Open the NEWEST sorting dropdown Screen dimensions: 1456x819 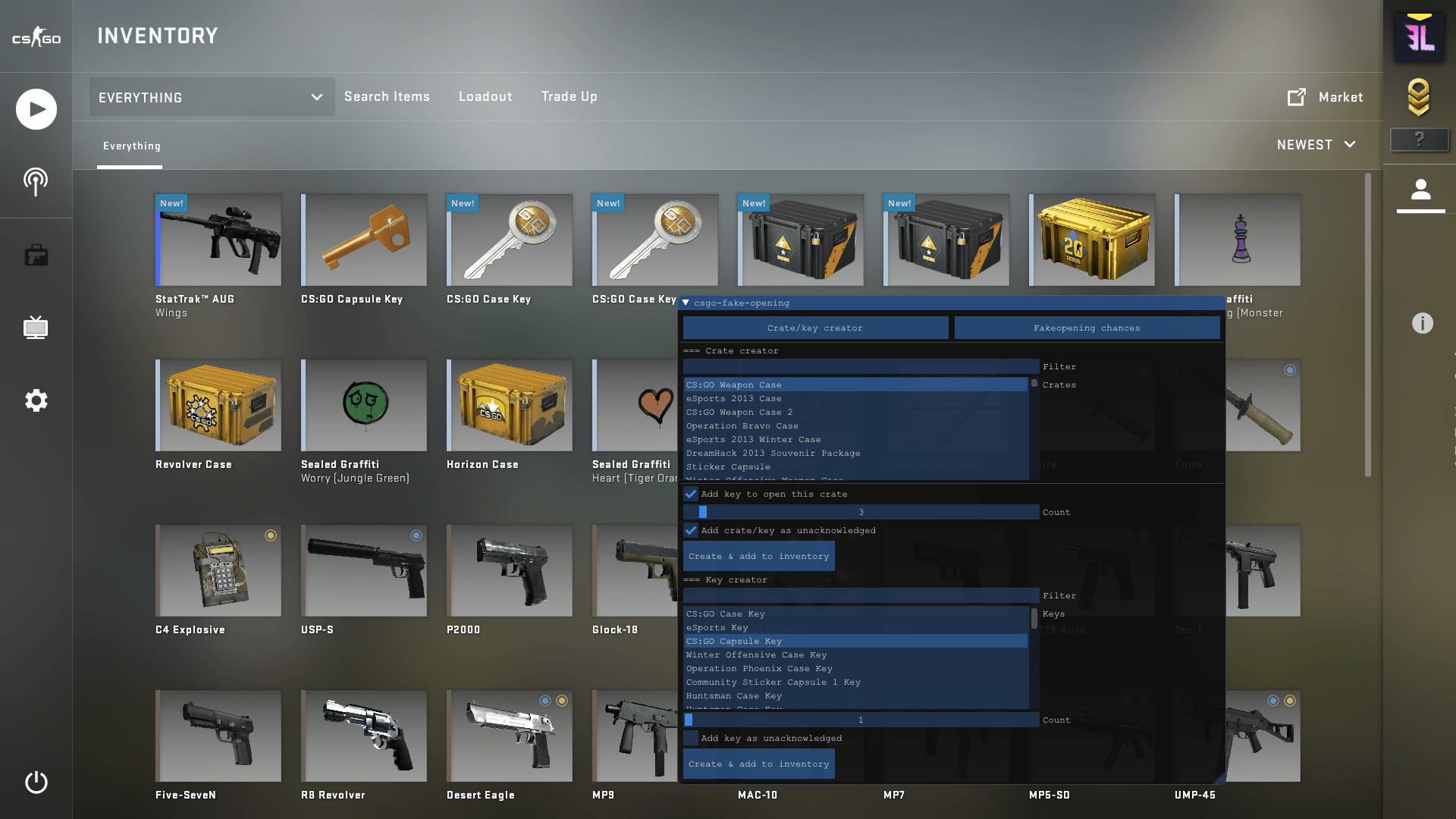(x=1316, y=144)
